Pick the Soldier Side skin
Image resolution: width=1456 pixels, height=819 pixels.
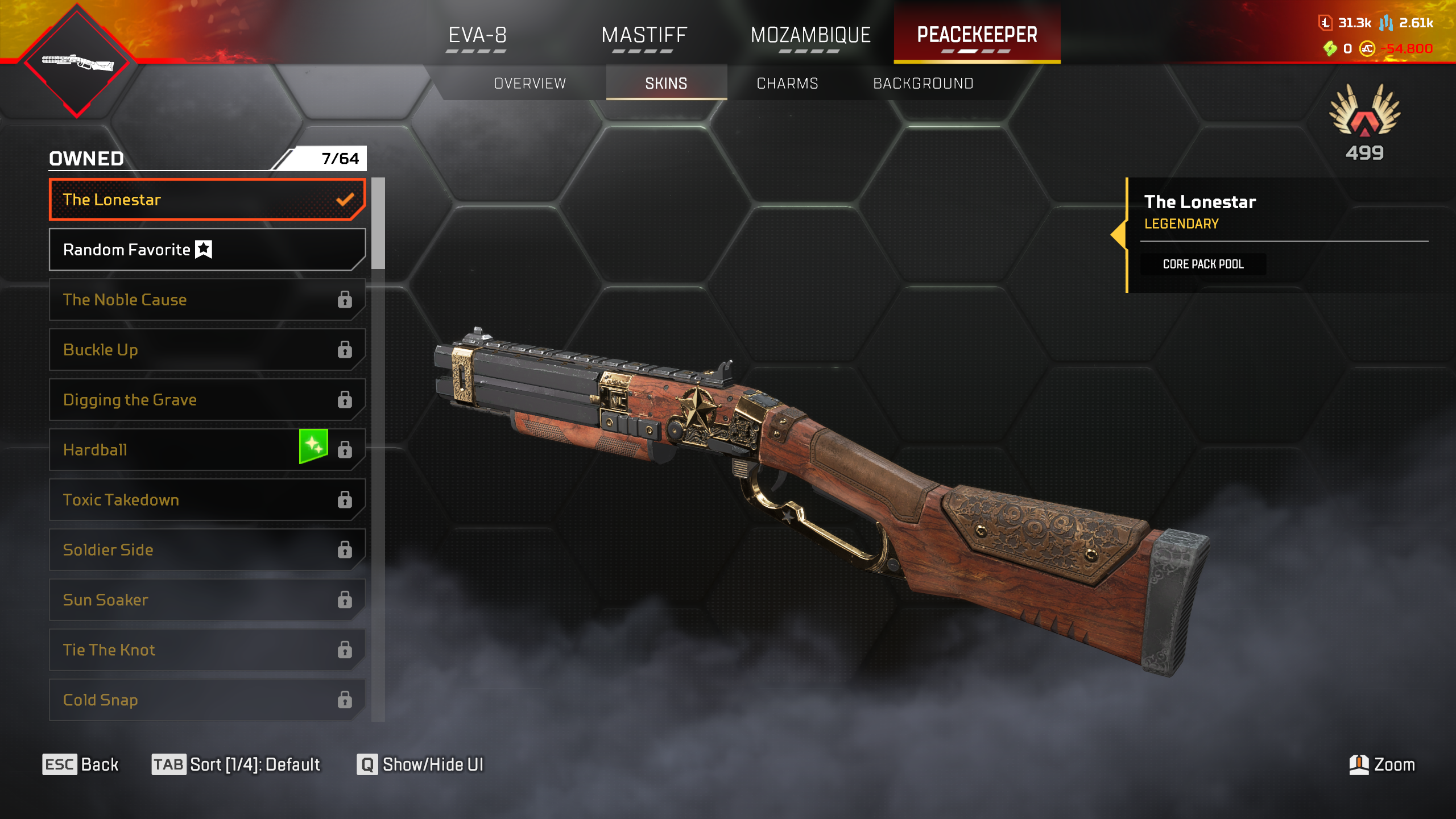click(207, 550)
